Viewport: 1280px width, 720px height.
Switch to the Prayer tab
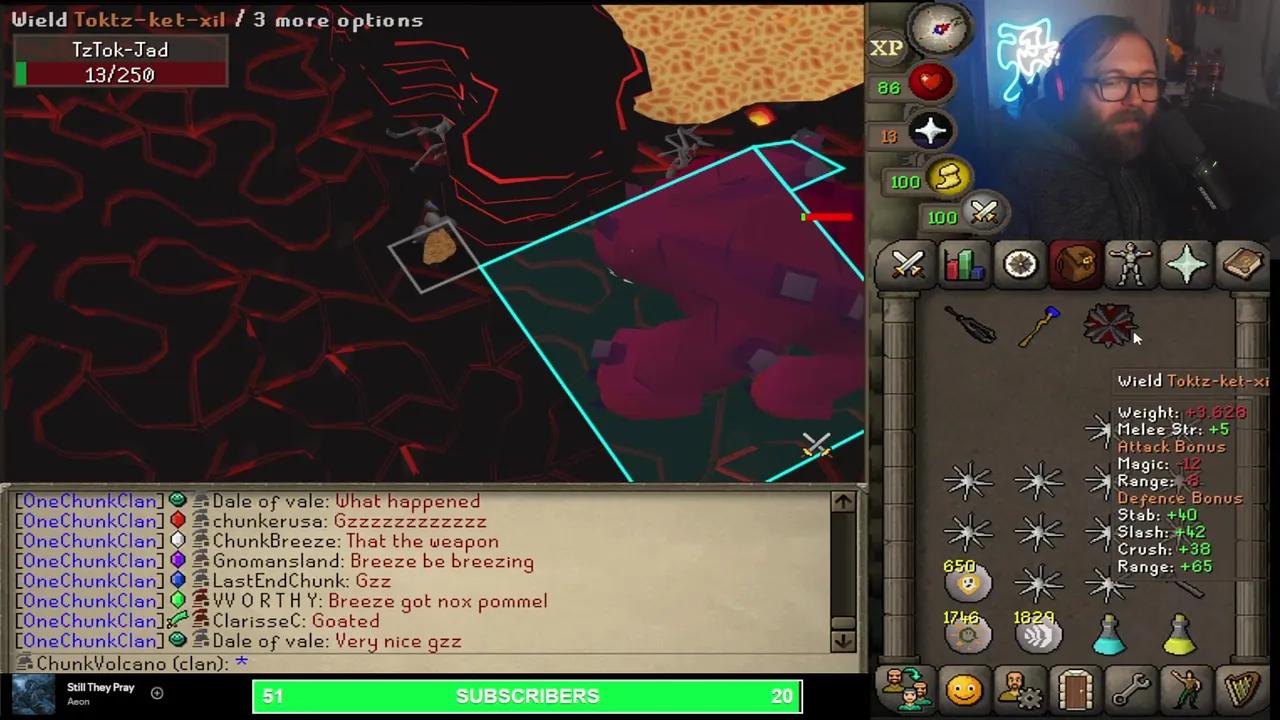point(1187,264)
